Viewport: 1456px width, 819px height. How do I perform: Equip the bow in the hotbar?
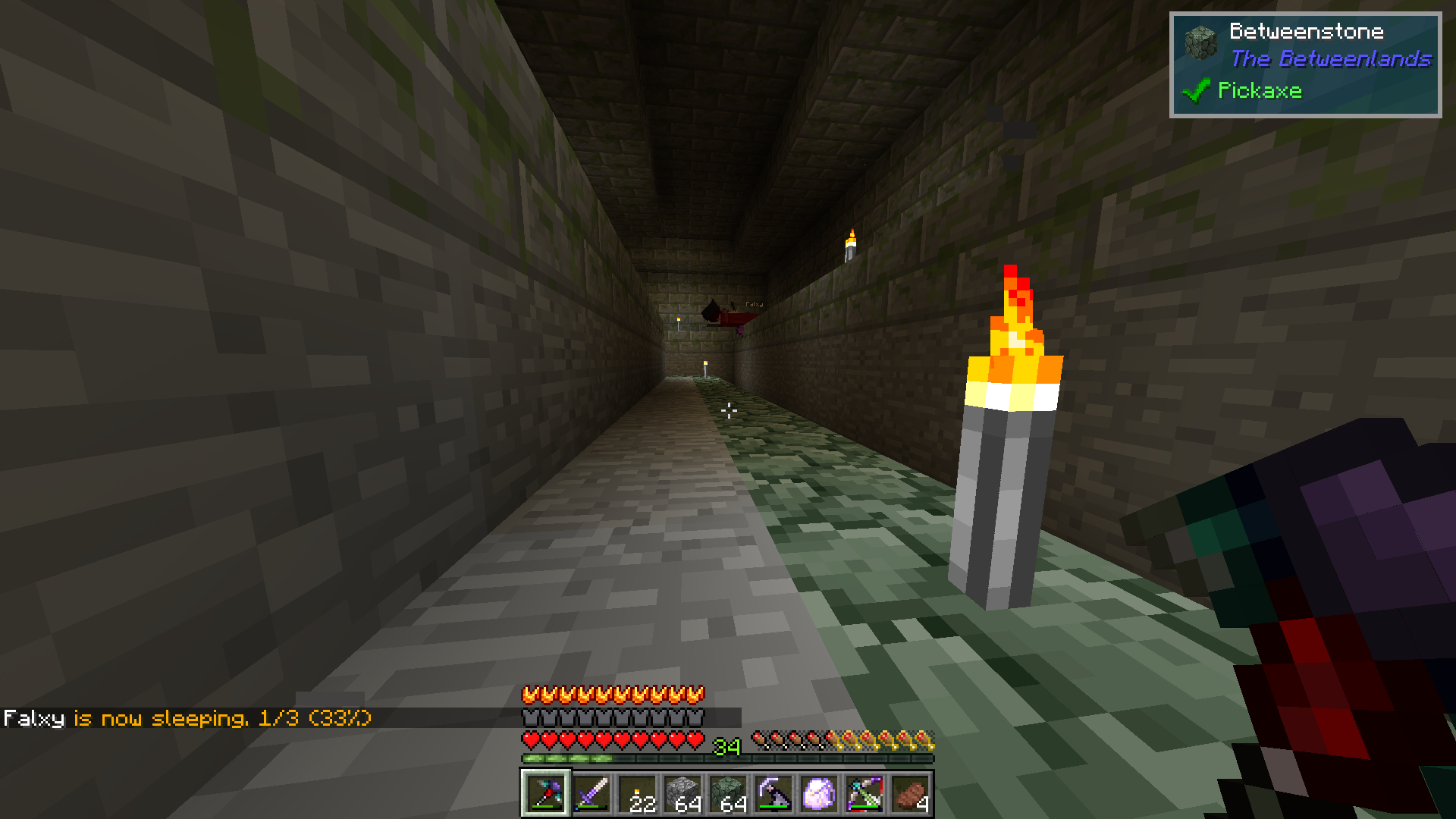864,794
